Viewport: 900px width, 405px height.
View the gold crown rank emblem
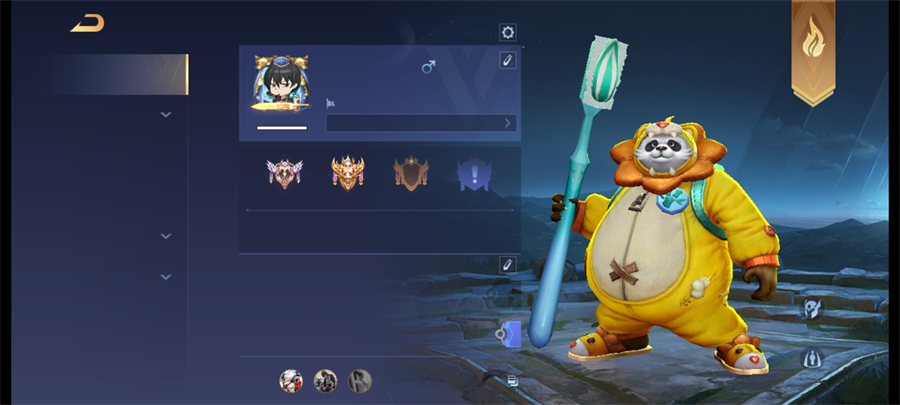[x=347, y=173]
